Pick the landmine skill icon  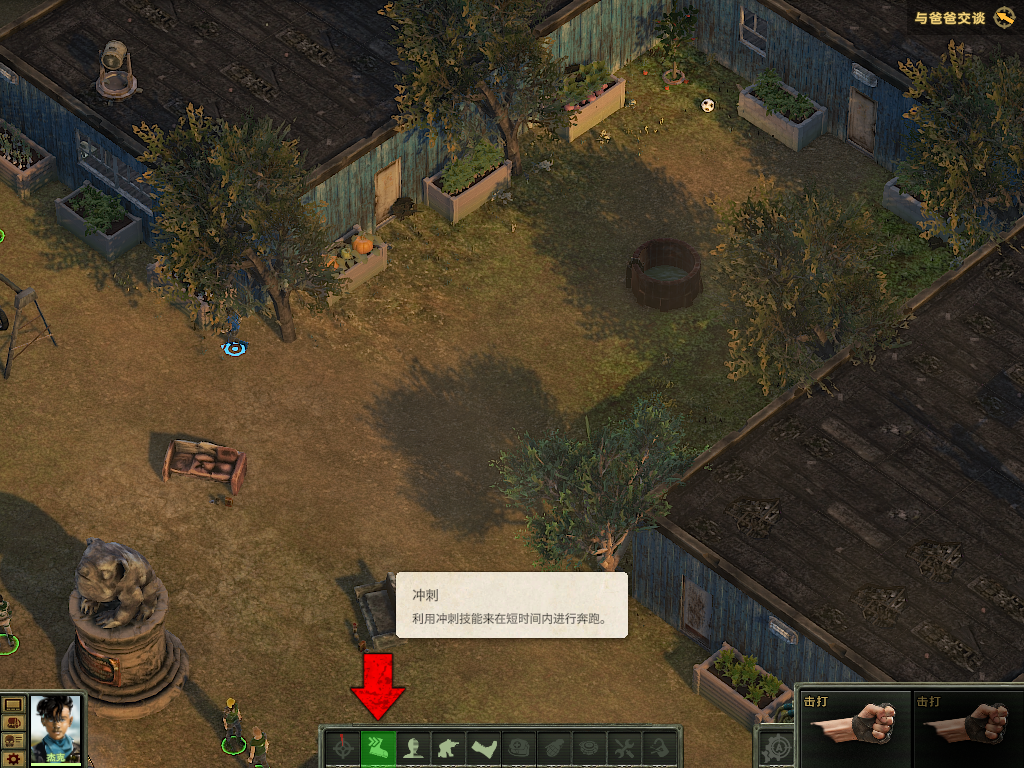(589, 748)
